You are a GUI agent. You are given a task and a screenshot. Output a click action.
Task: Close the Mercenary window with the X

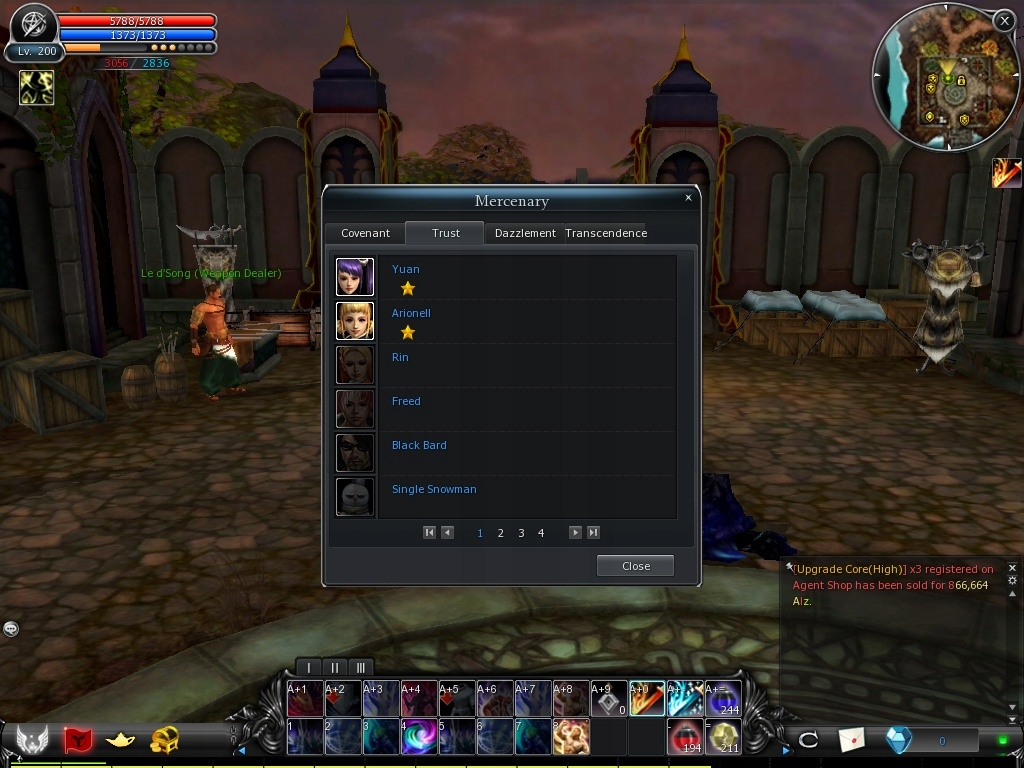688,198
